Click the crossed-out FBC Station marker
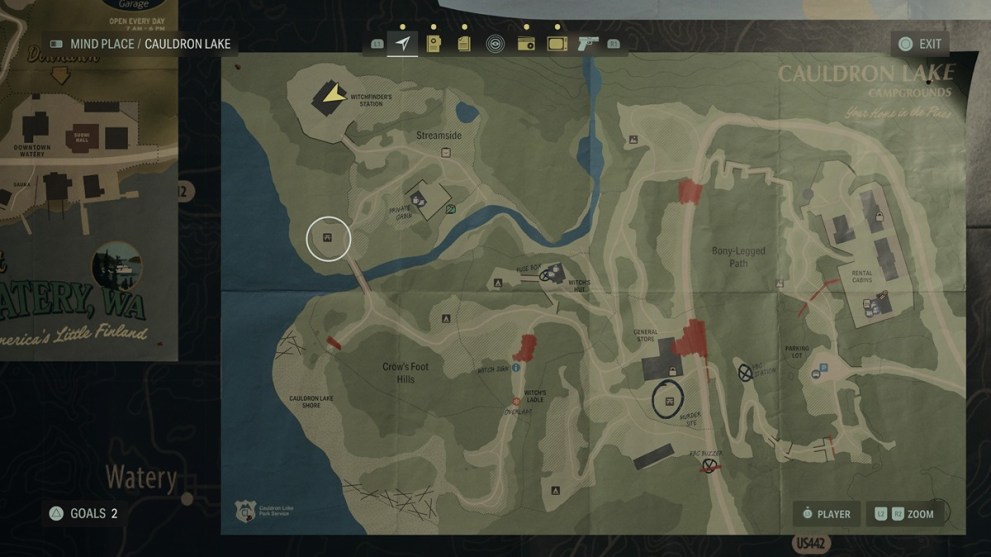This screenshot has width=991, height=557. click(x=745, y=372)
